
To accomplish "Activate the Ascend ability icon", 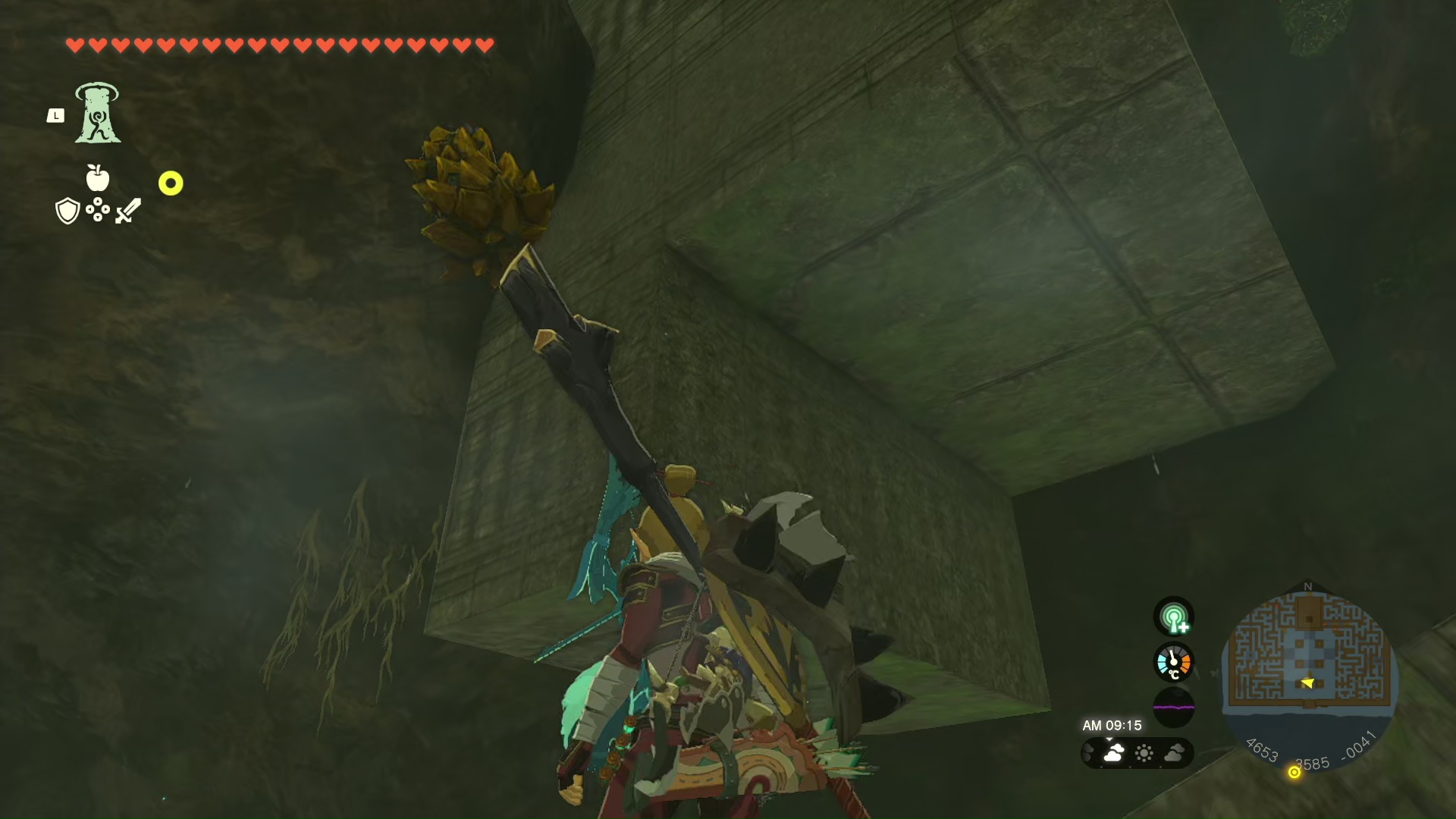I will (x=98, y=113).
